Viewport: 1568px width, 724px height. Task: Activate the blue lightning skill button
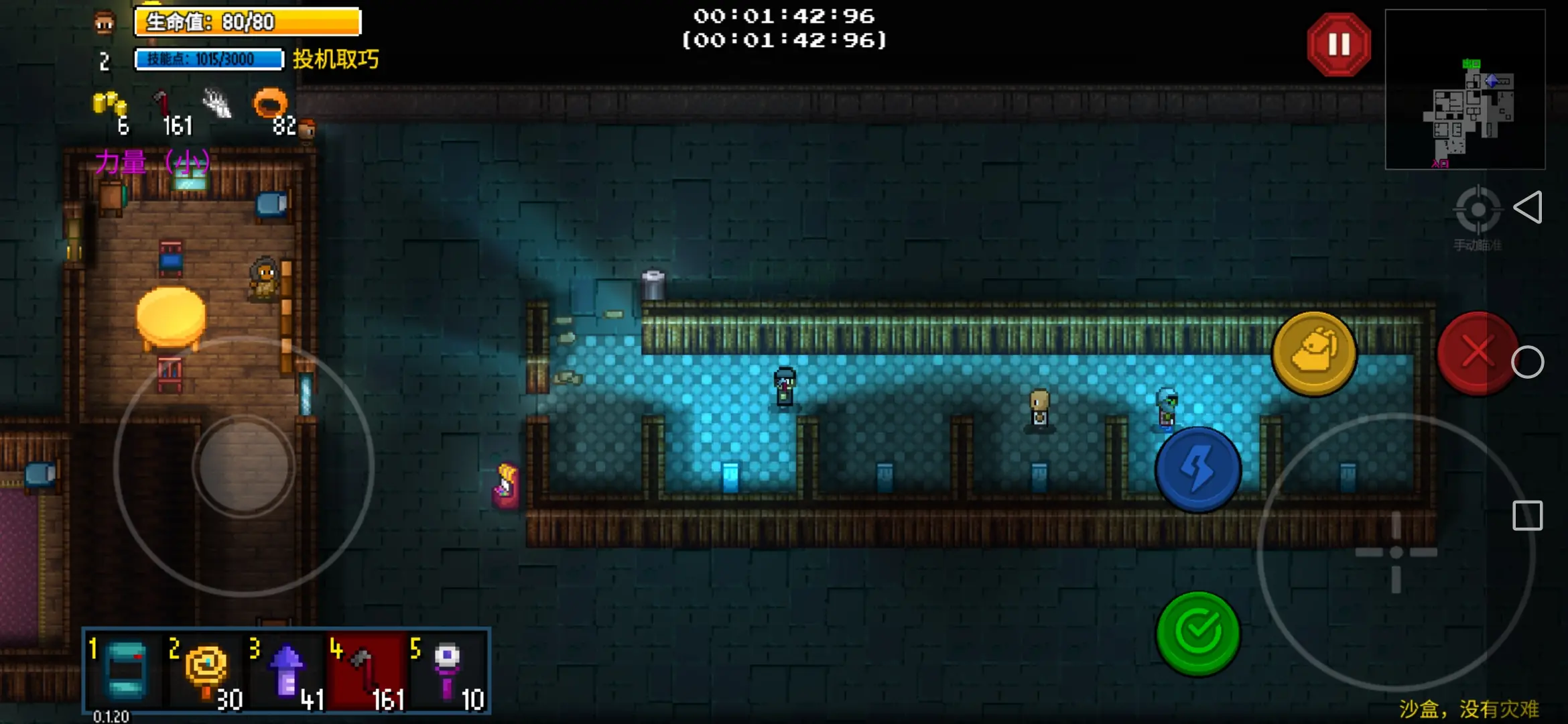pyautogui.click(x=1198, y=469)
